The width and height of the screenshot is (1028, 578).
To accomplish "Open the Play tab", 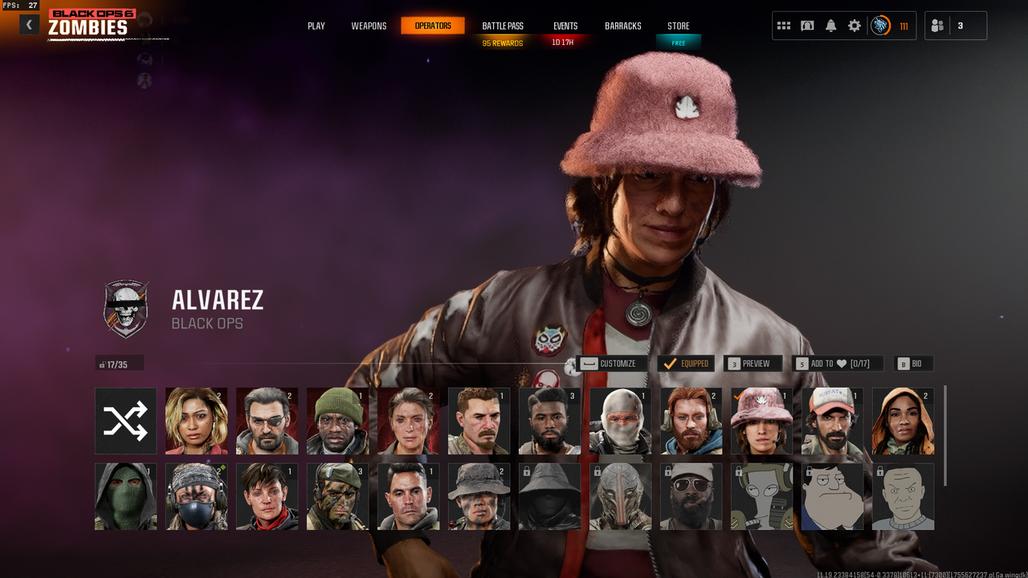I will [316, 26].
